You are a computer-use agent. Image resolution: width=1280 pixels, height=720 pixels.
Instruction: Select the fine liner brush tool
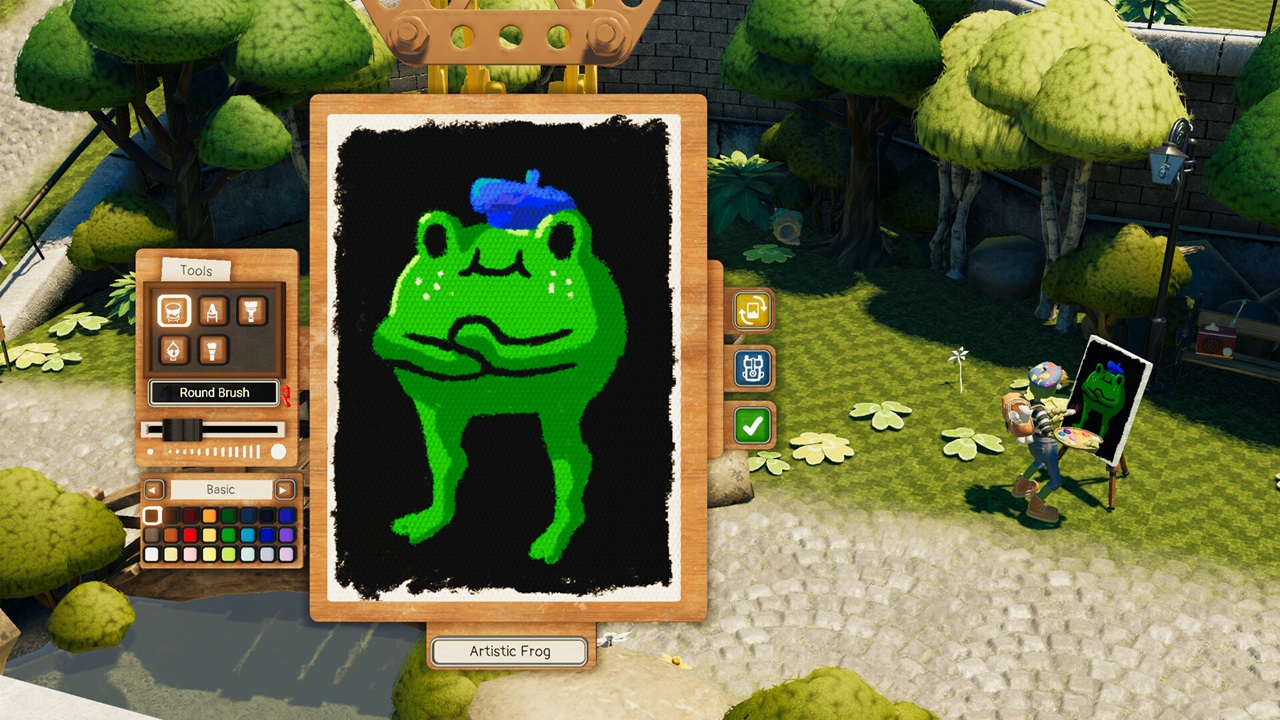(x=213, y=310)
